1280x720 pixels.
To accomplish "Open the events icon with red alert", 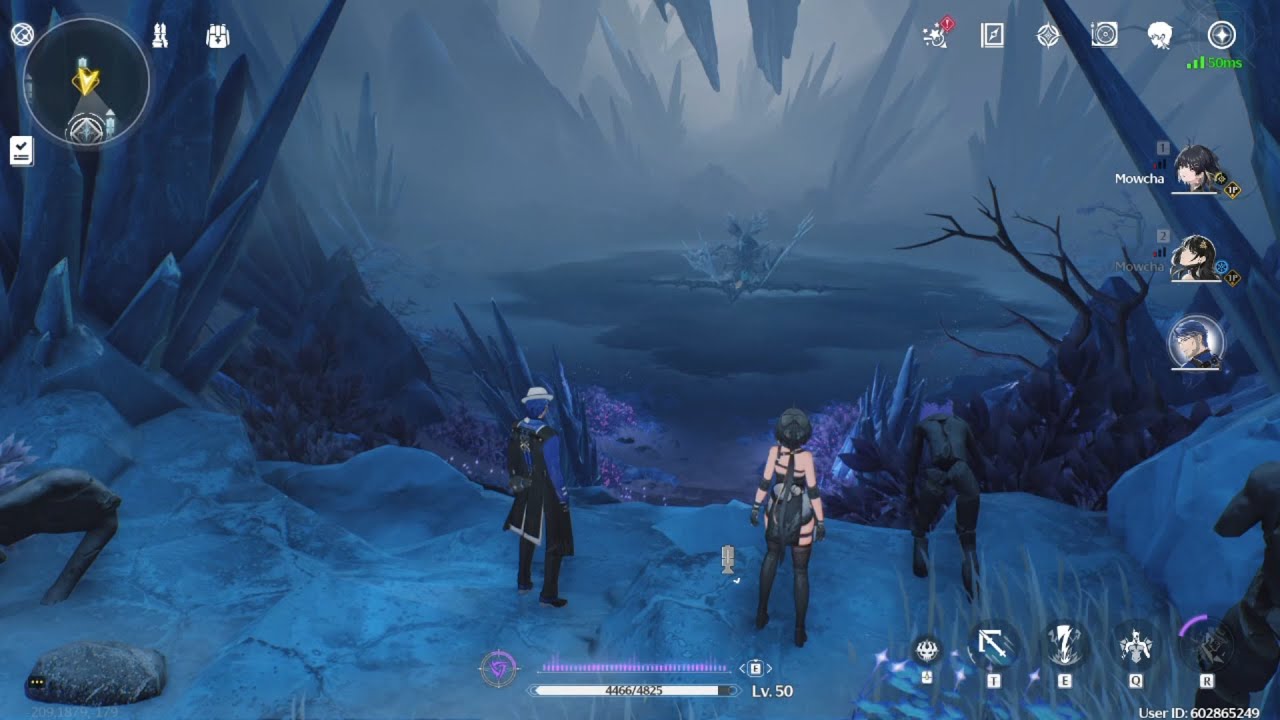I will [936, 36].
